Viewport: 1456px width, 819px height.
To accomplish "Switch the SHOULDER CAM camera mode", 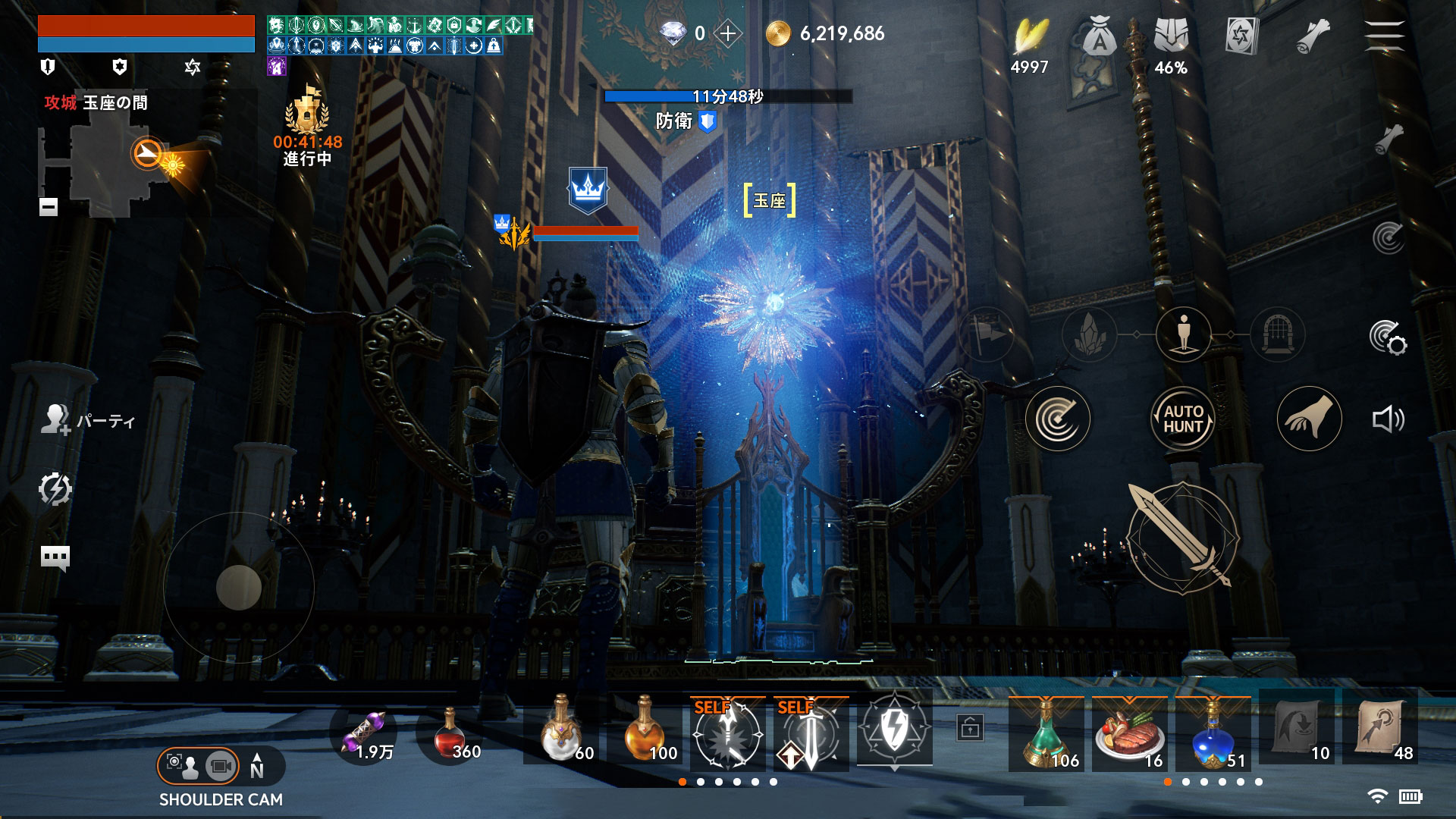I will click(x=199, y=766).
